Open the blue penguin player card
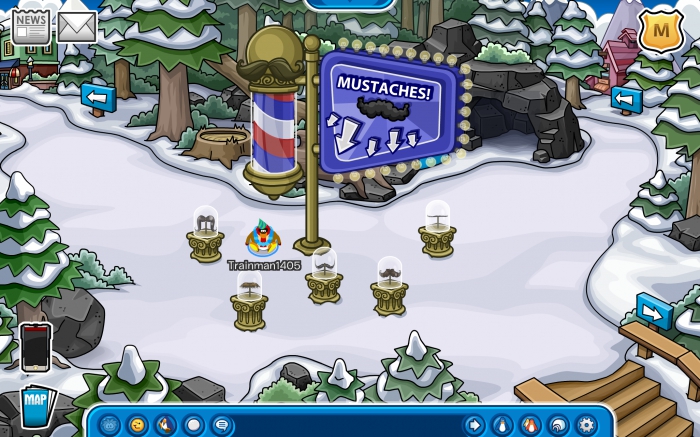The height and width of the screenshot is (437, 700). (502, 425)
